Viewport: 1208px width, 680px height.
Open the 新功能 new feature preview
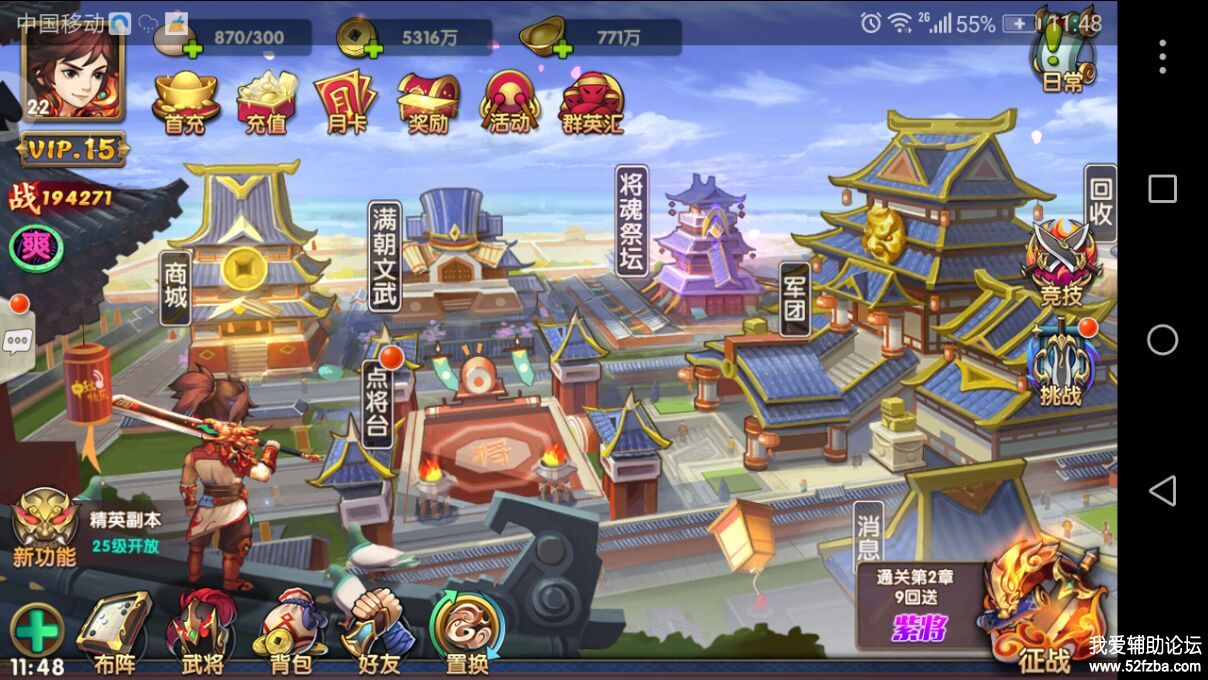coord(45,529)
